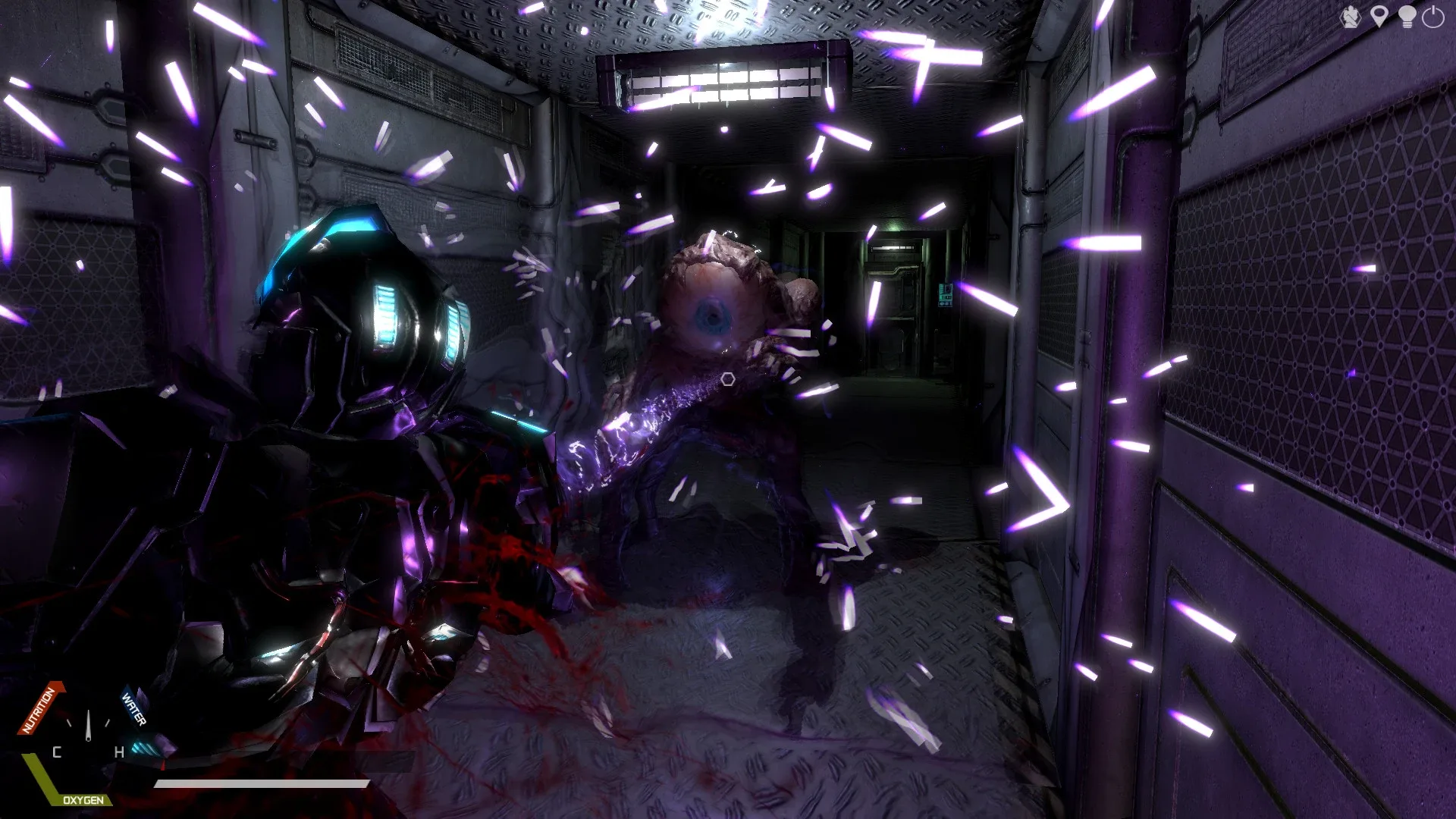Click the H heat marker on the gauge

(119, 751)
